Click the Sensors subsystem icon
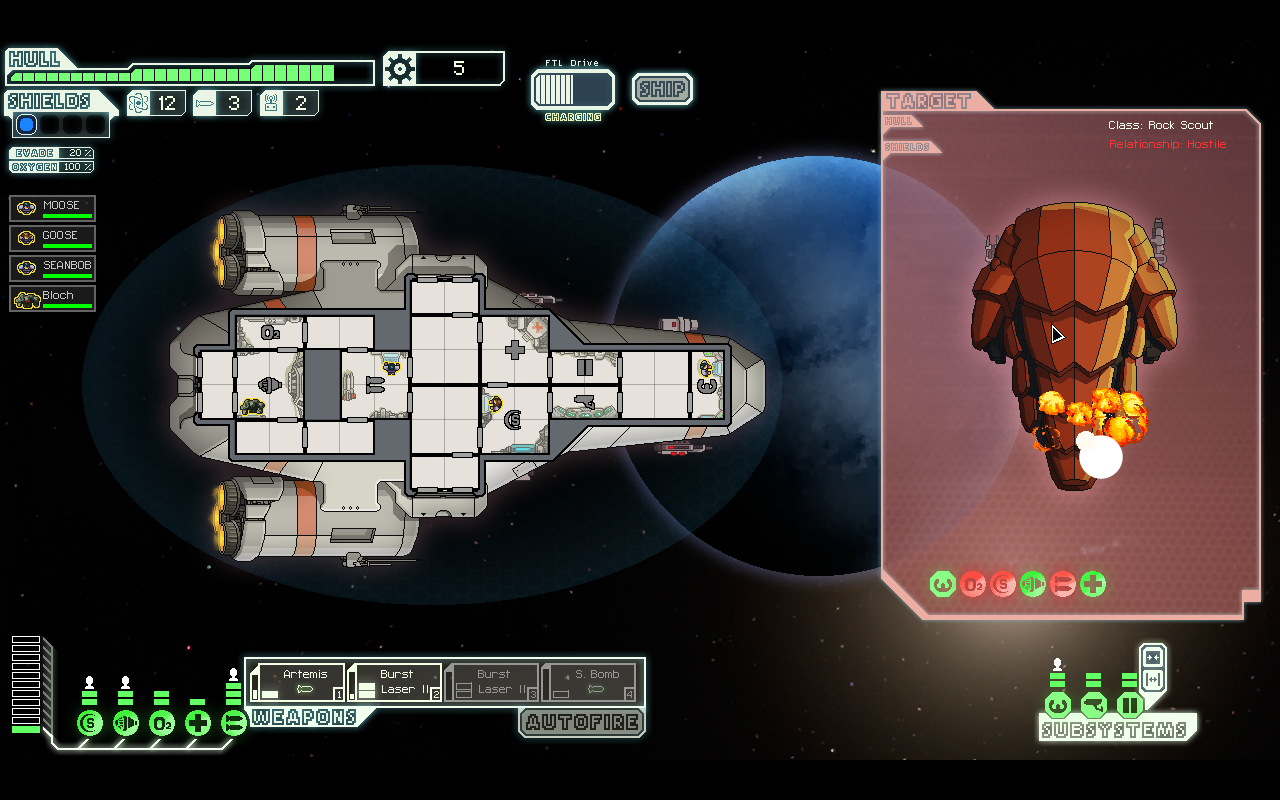Image resolution: width=1280 pixels, height=800 pixels. 1093,705
